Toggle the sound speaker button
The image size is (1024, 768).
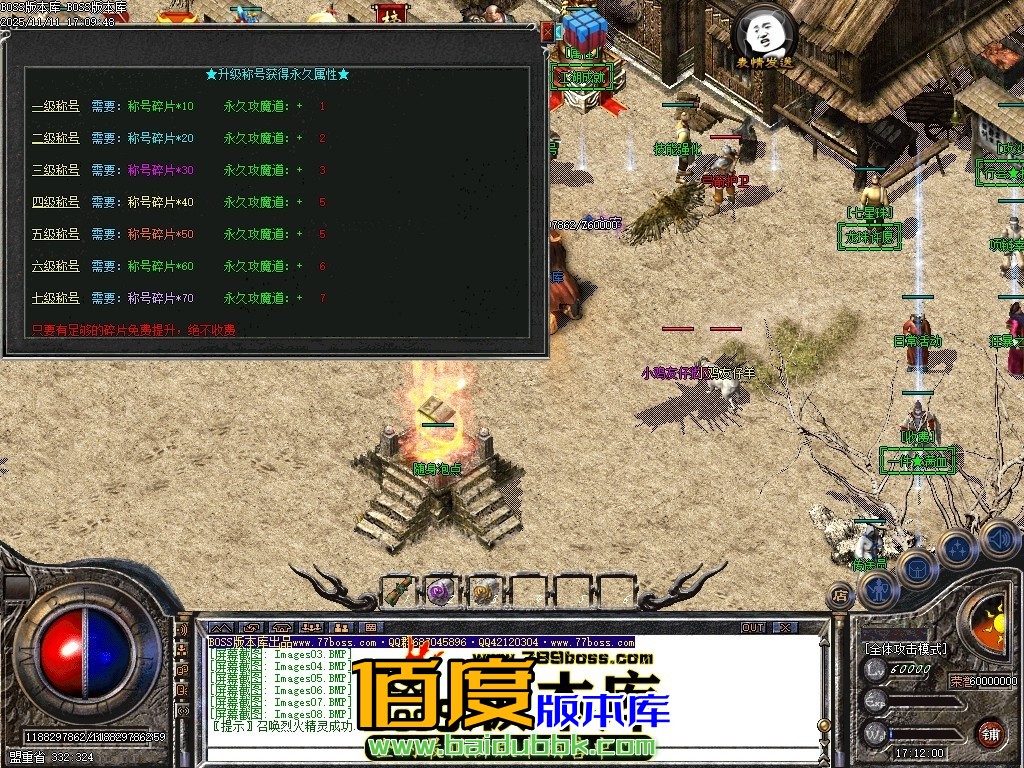coord(998,538)
